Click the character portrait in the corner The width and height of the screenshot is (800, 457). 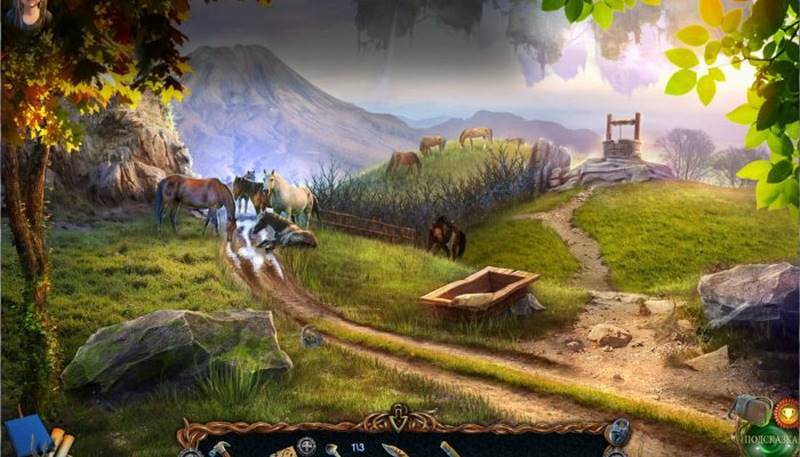click(x=27, y=13)
